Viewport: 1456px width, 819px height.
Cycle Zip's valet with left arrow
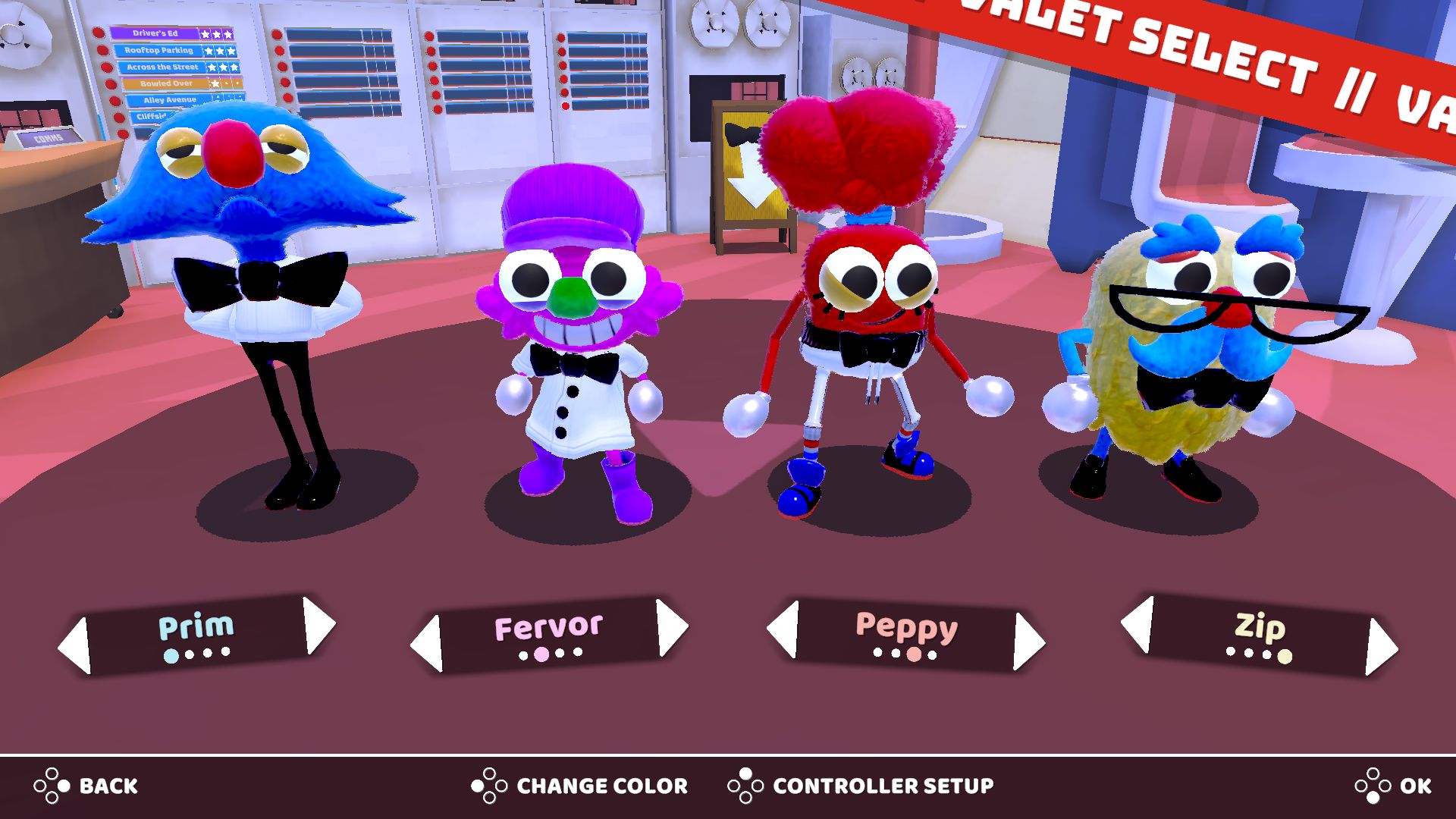(x=1137, y=624)
